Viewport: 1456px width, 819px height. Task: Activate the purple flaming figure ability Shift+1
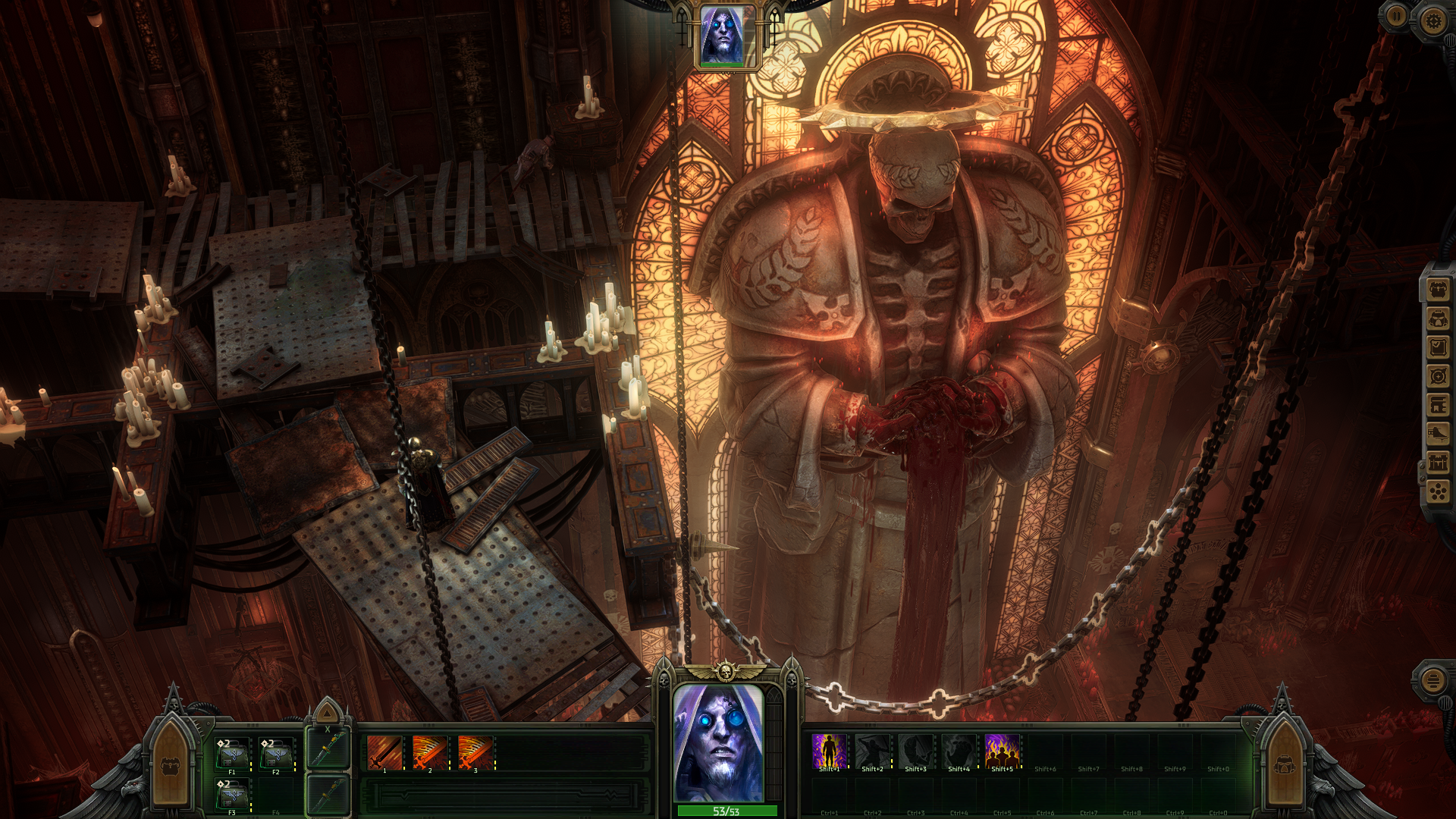829,752
